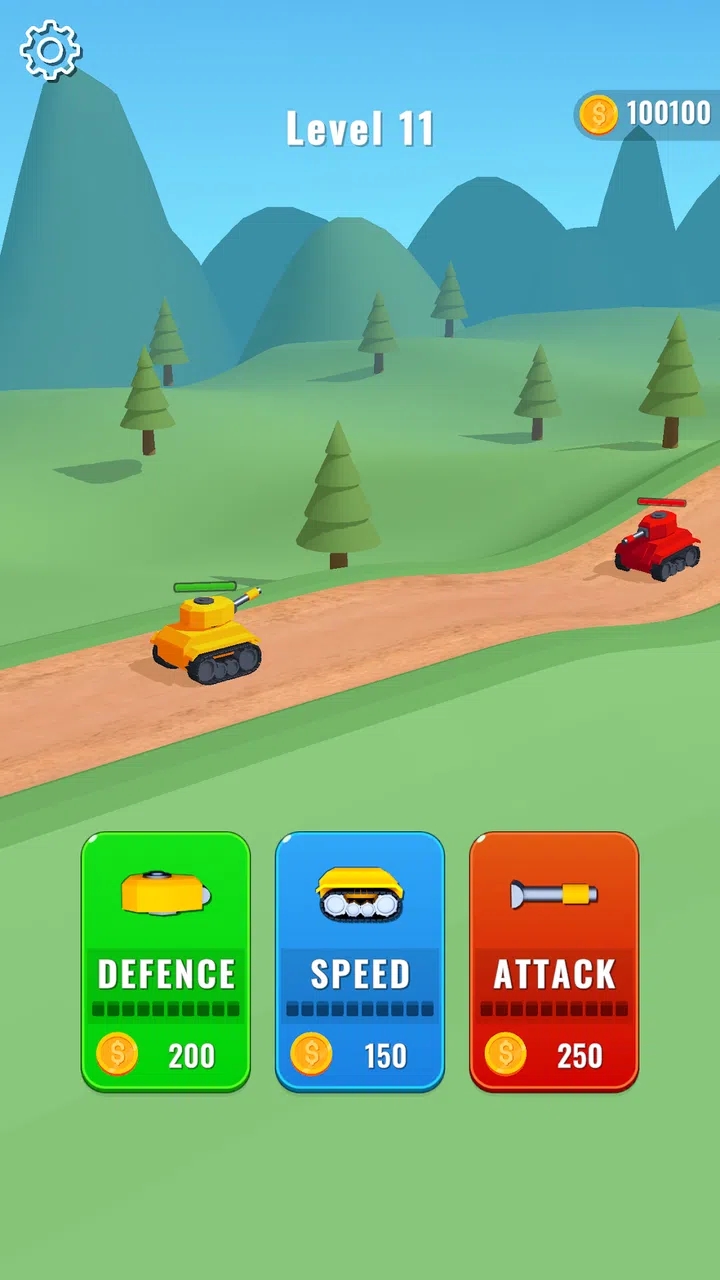
Task: Upgrade Attack for 250 coins
Action: (554, 961)
